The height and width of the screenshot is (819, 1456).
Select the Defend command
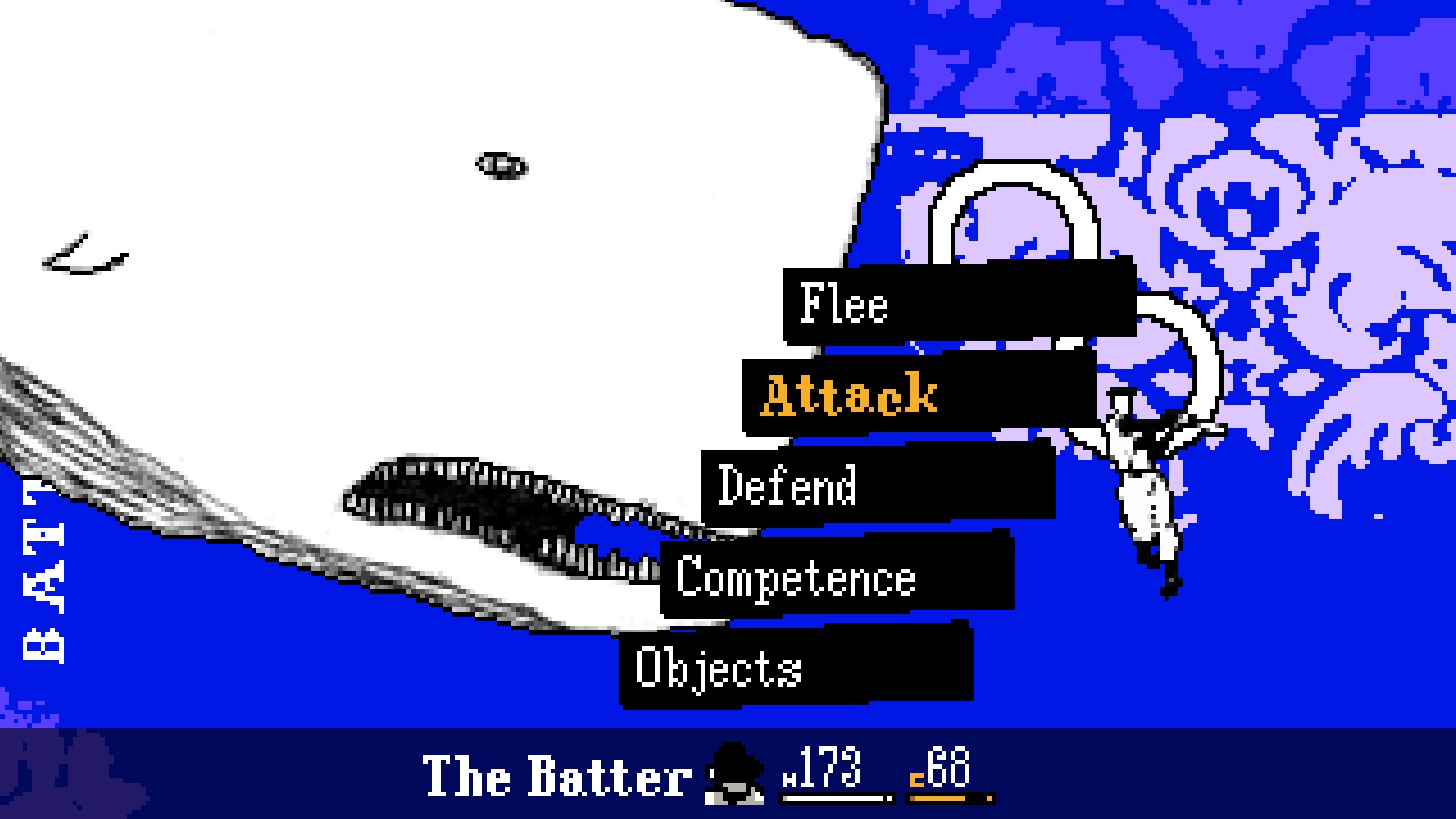coord(789,486)
